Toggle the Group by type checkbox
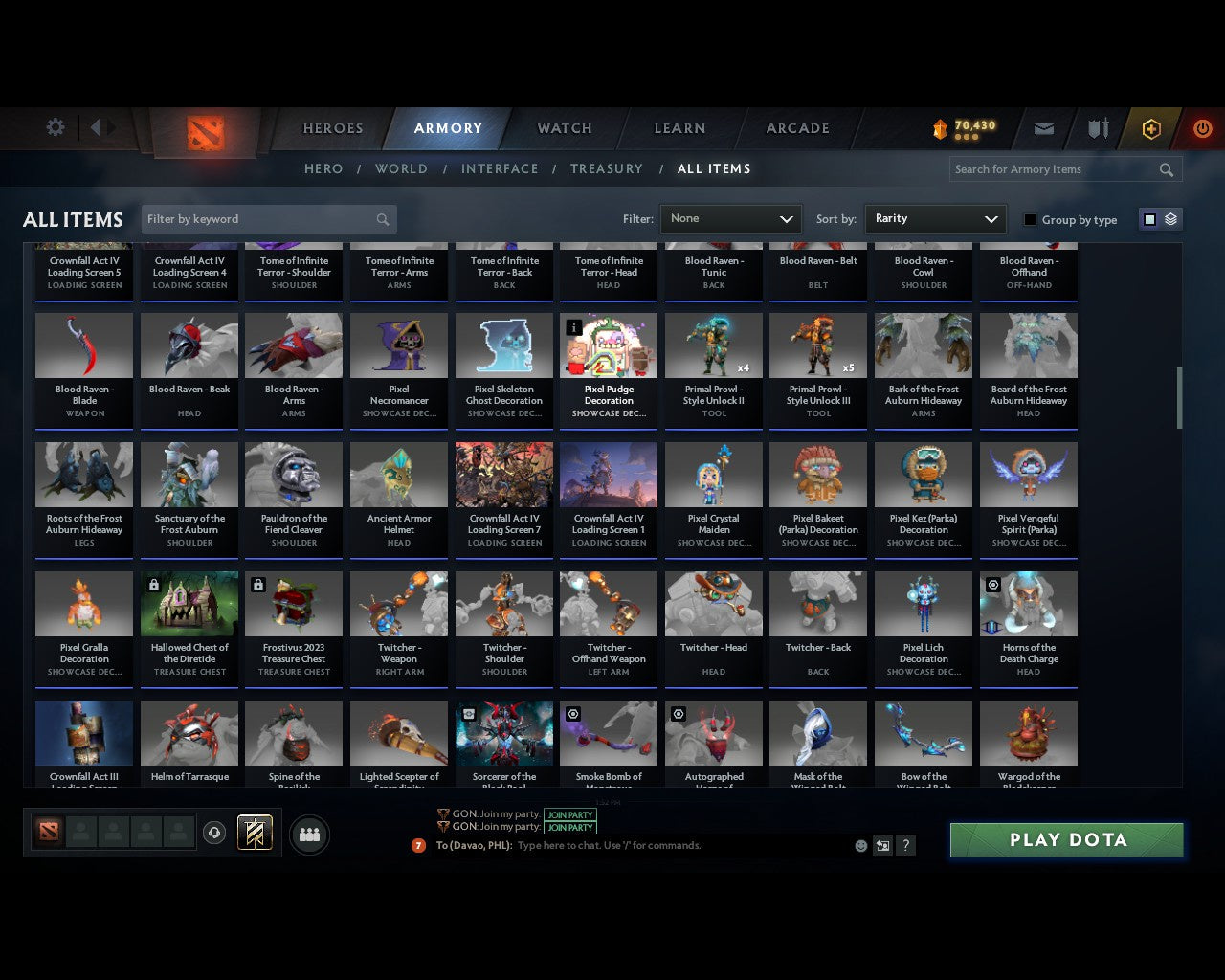Screen dimensions: 1225x980 pyautogui.click(x=1030, y=219)
